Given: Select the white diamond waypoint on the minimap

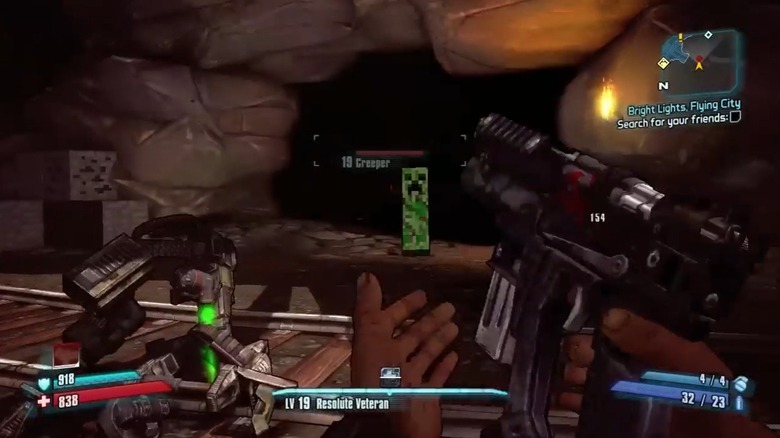Looking at the screenshot, I should (x=708, y=35).
